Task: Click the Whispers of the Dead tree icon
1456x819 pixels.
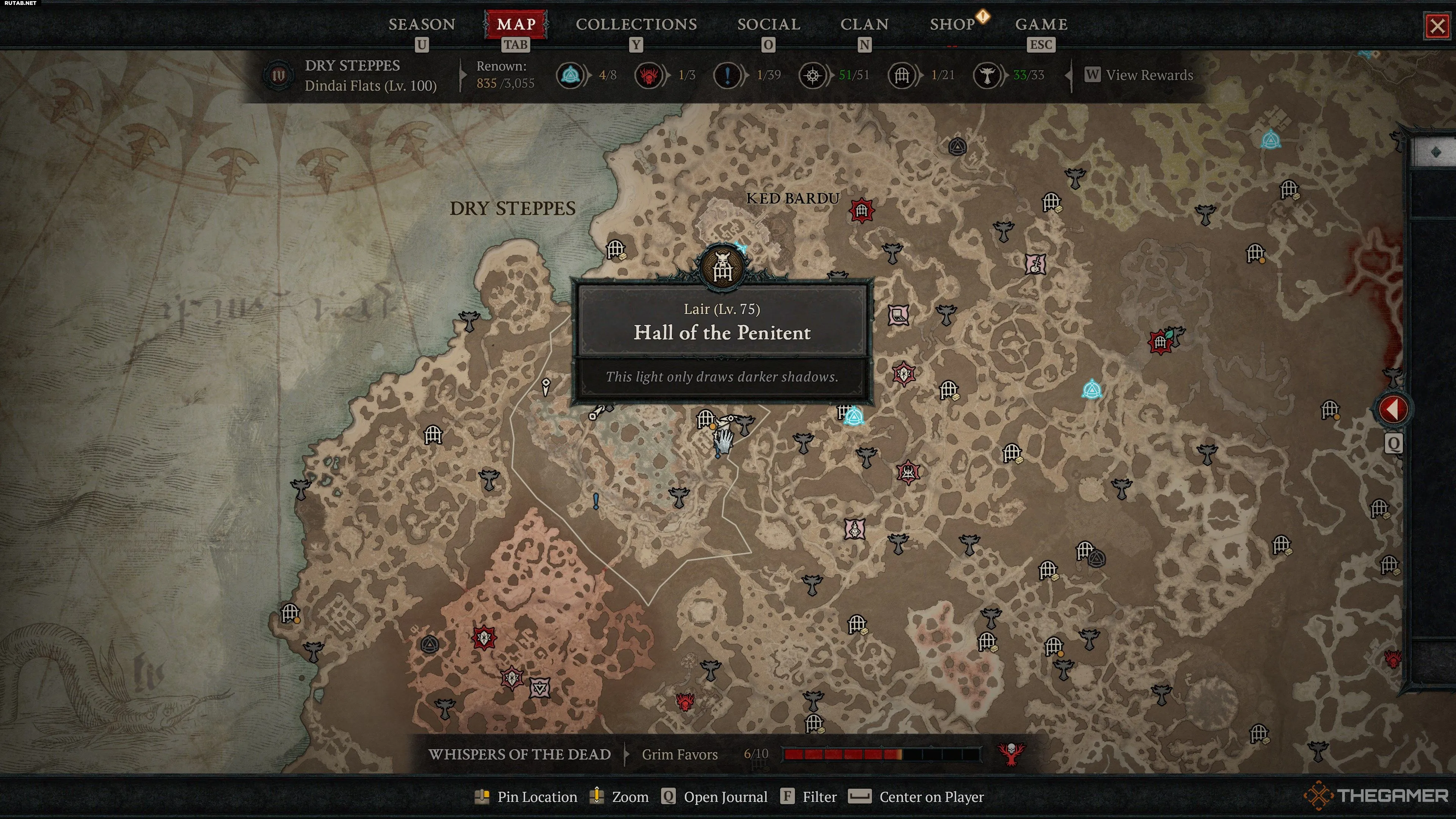Action: click(x=1010, y=753)
